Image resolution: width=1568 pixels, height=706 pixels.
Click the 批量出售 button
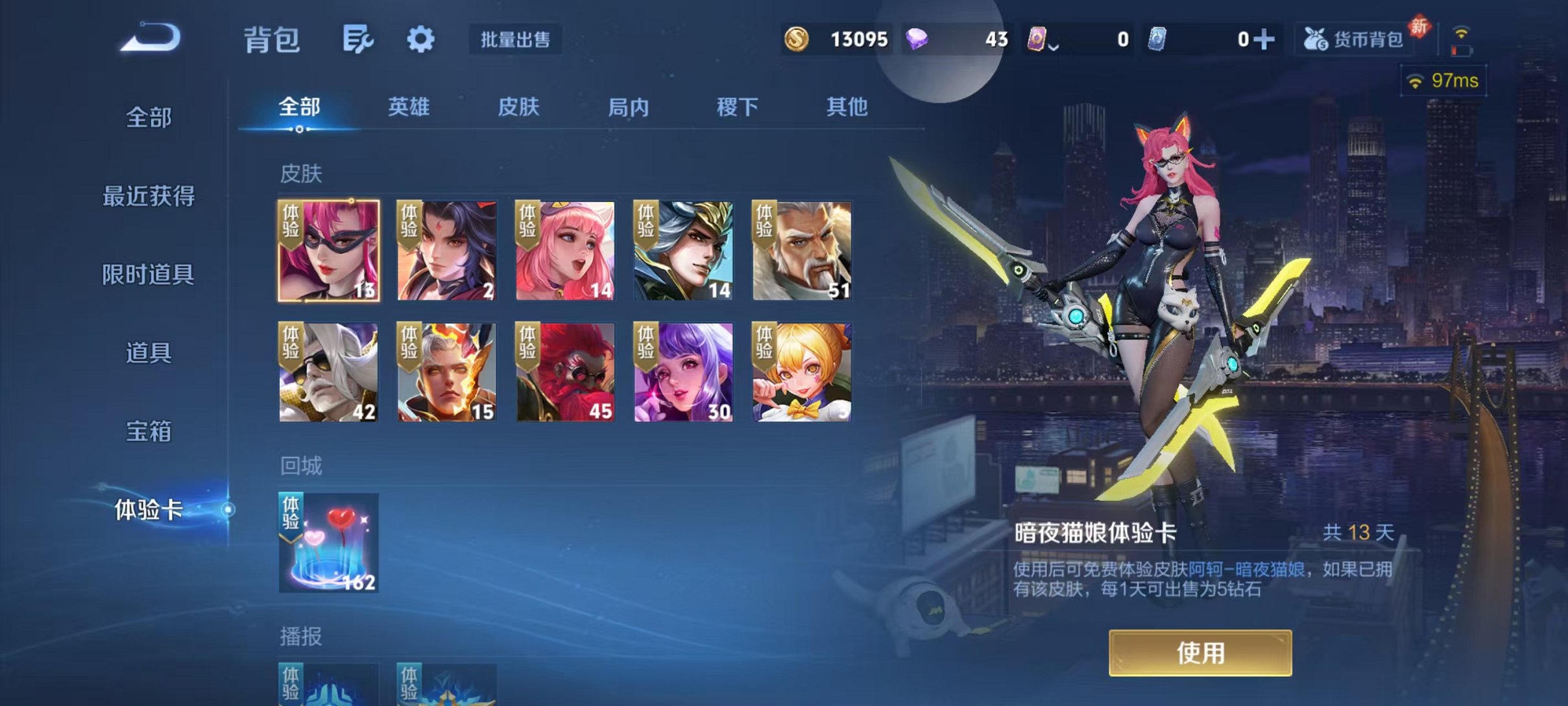516,40
